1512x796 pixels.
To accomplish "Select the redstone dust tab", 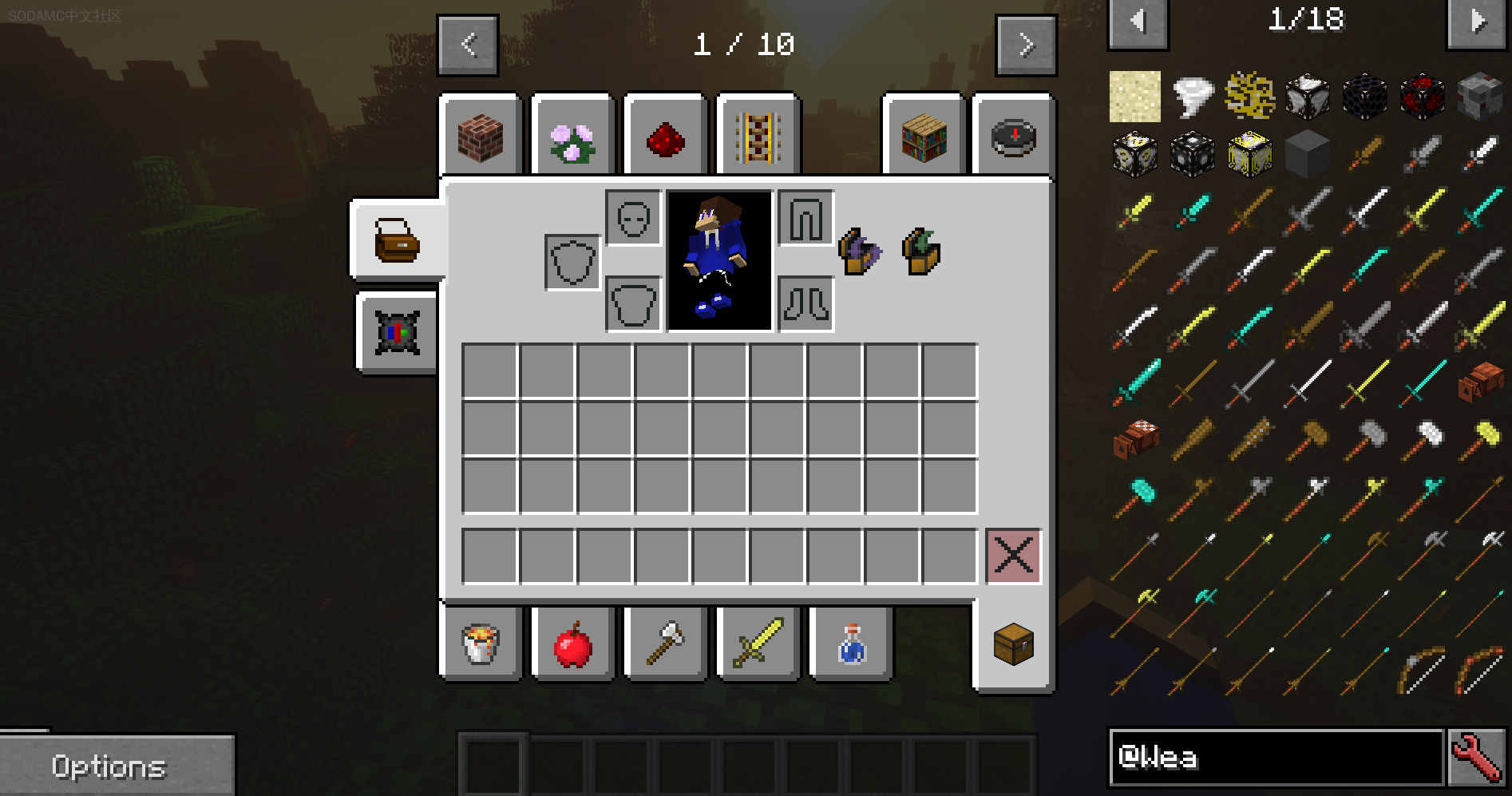I will [665, 137].
